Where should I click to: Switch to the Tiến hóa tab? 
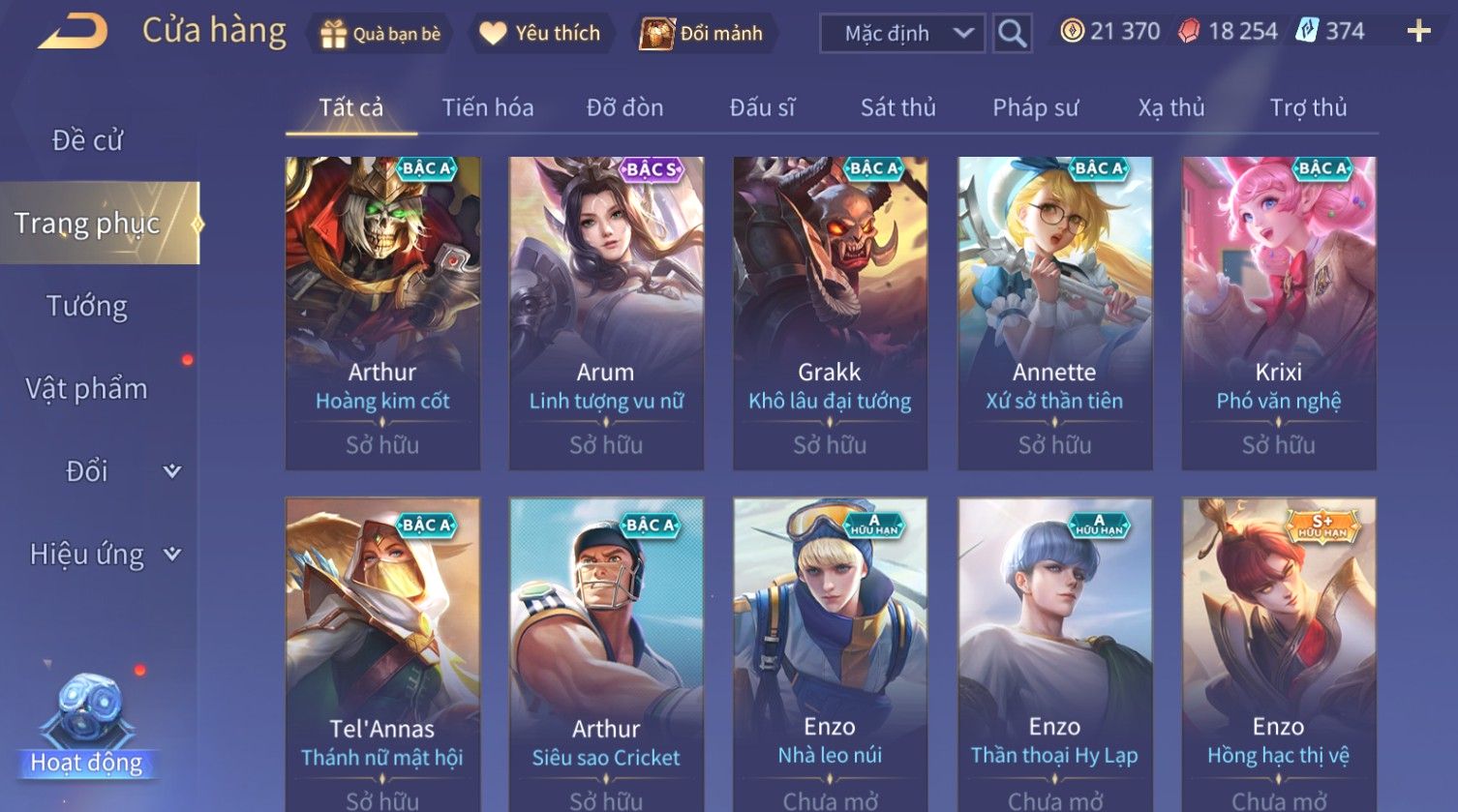tap(488, 107)
